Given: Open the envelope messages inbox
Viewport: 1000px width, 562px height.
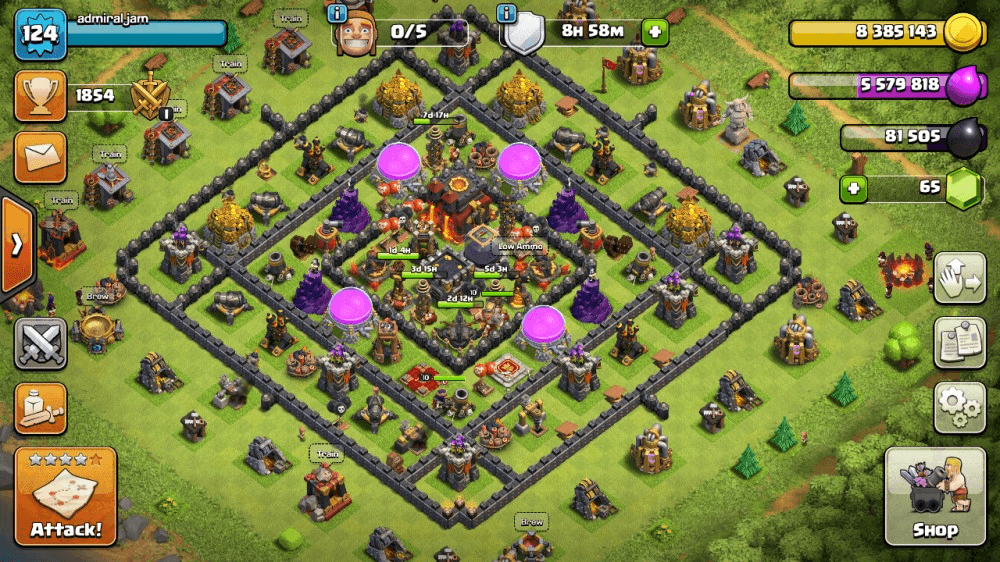Looking at the screenshot, I should (40, 157).
